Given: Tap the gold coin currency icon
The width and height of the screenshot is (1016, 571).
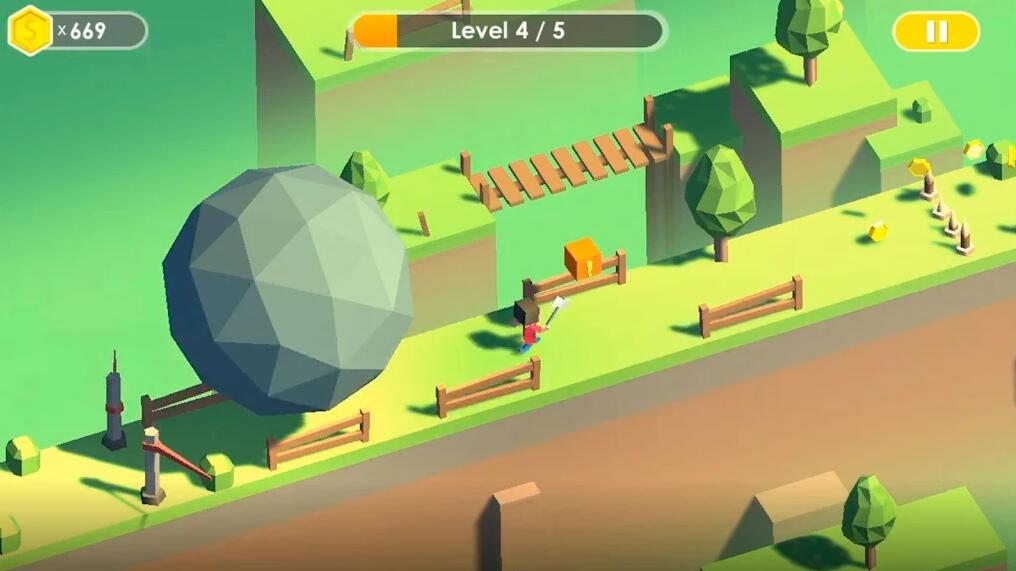Looking at the screenshot, I should point(30,30).
